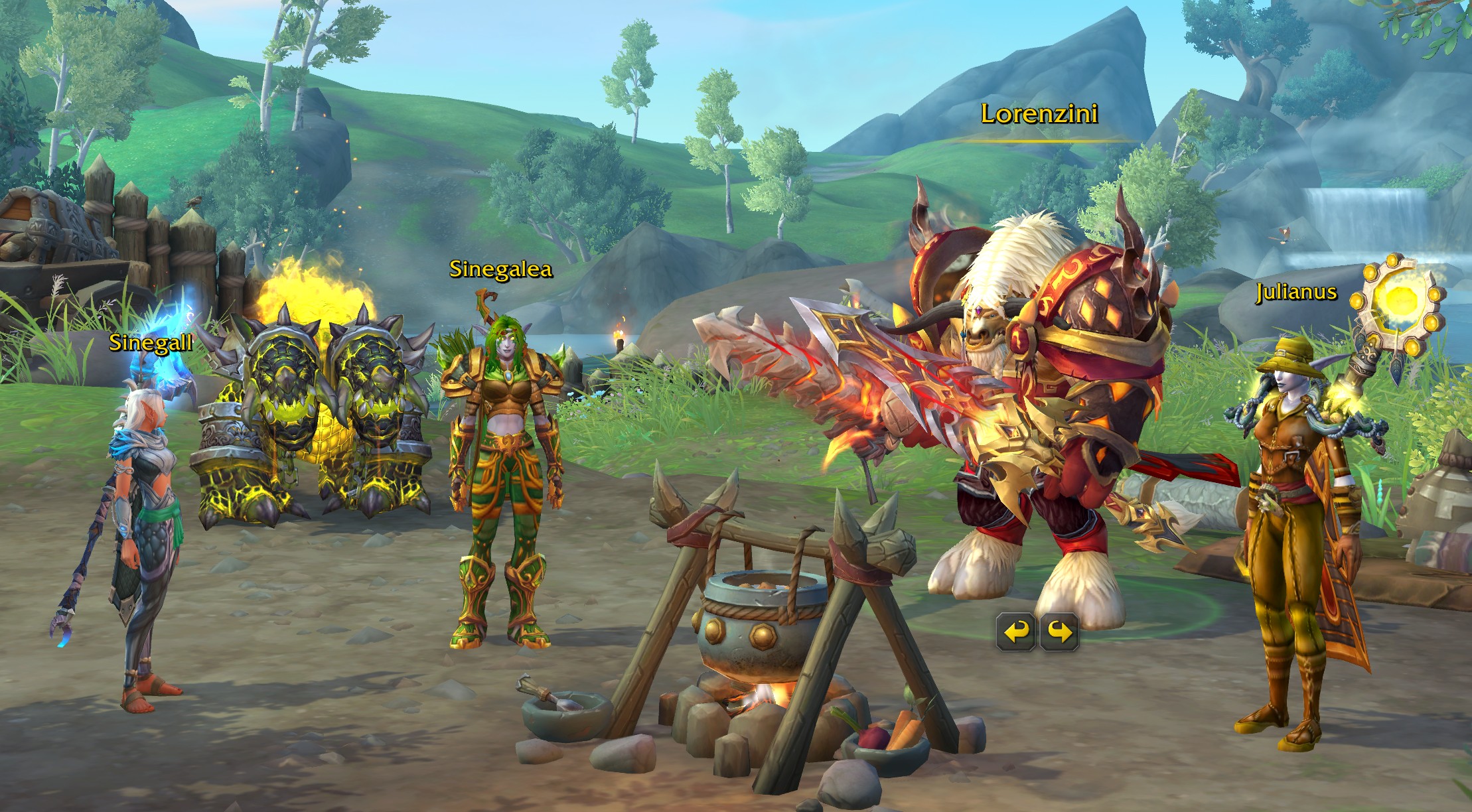Viewport: 1472px width, 812px height.
Task: Select the nameplate labeled Lorenzini
Action: tap(1039, 114)
